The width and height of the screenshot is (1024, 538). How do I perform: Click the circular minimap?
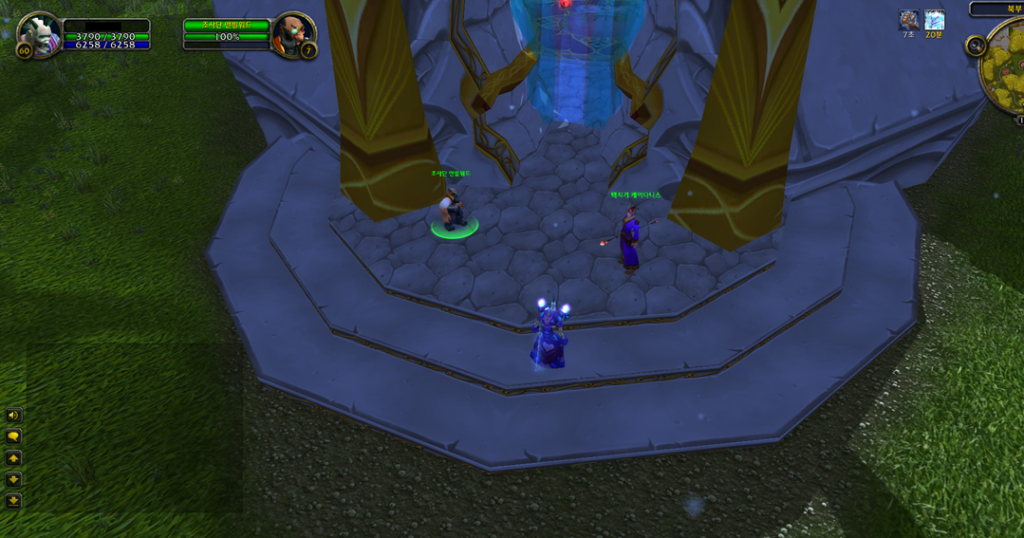coord(1006,66)
